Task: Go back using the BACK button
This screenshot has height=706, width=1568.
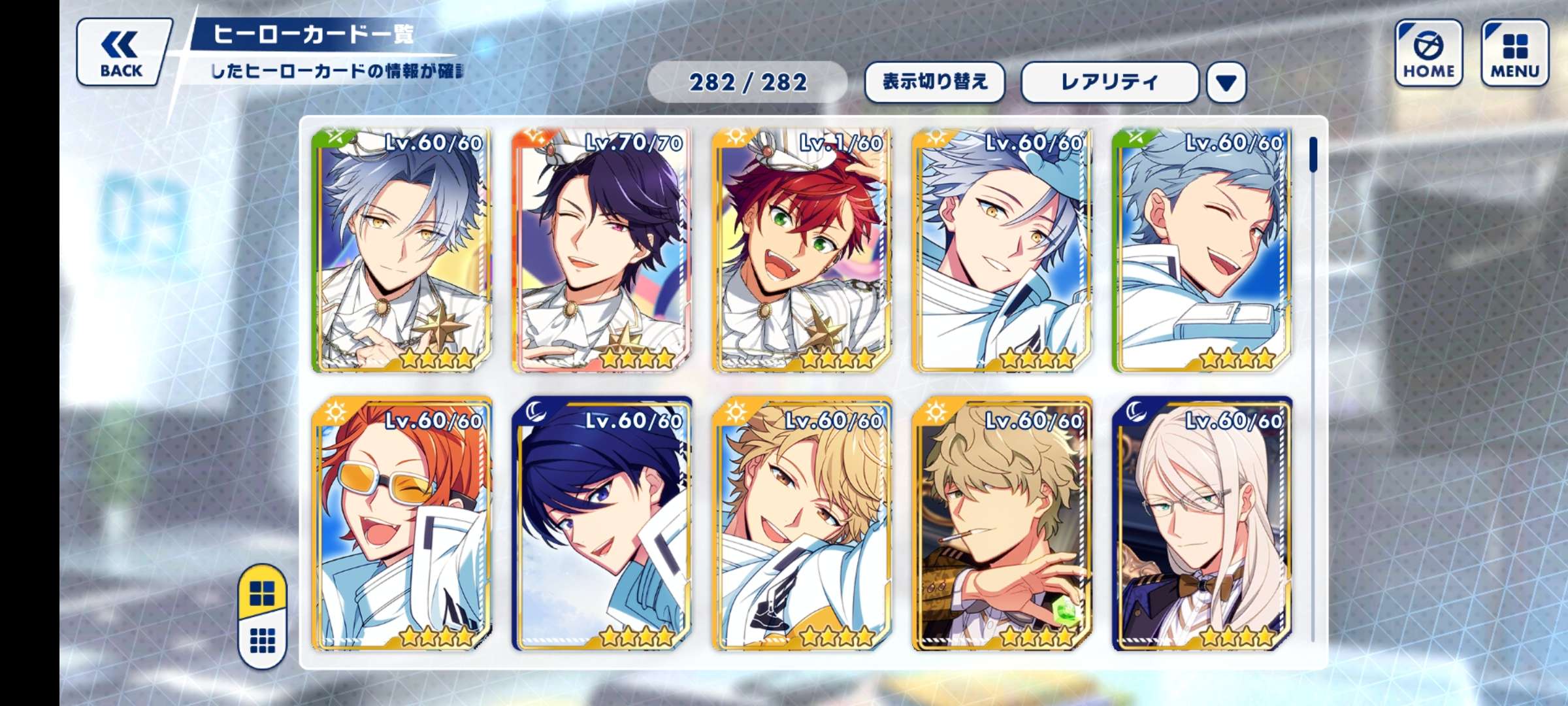Action: coord(122,53)
